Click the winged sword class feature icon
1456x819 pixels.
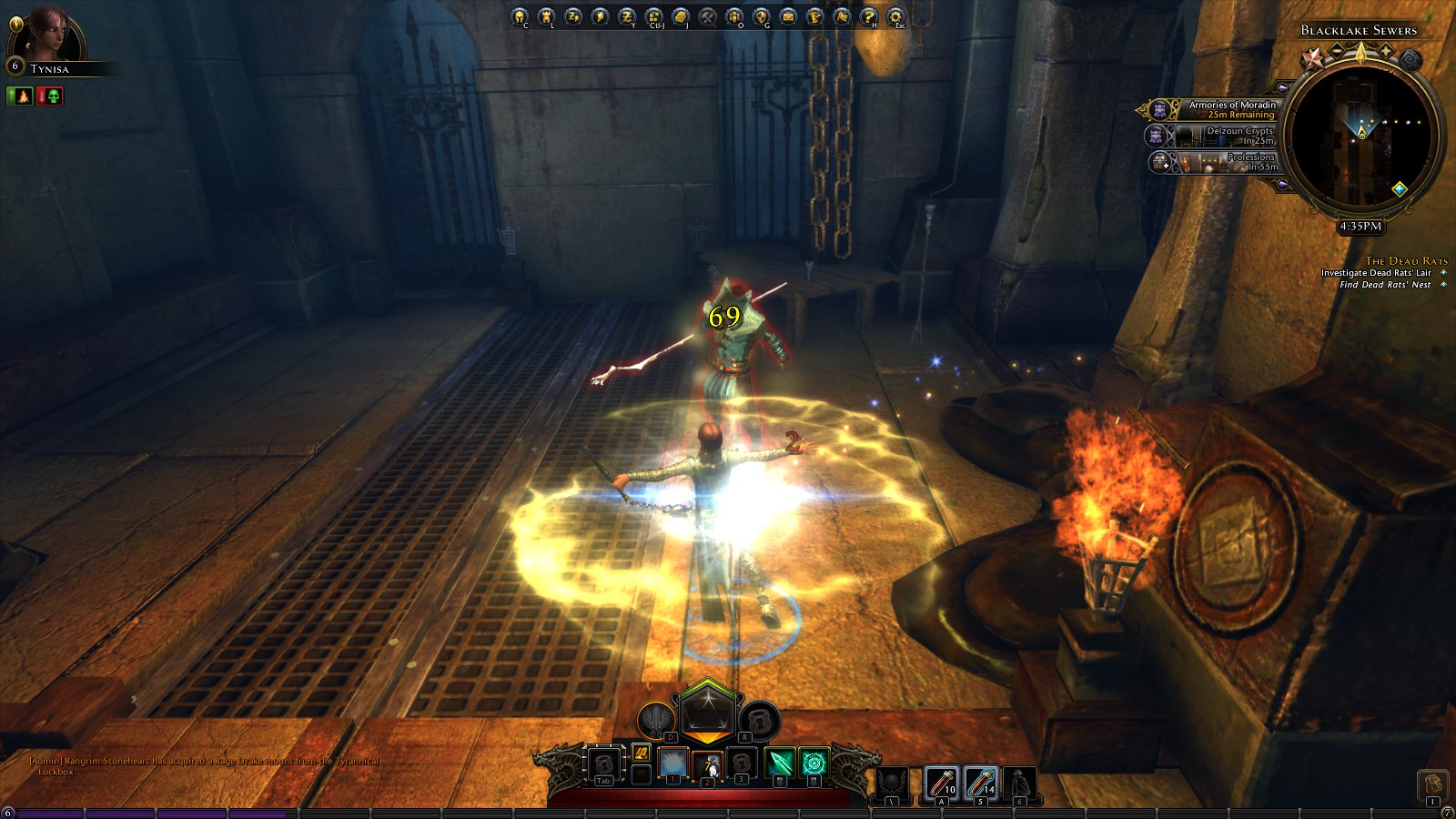(654, 721)
